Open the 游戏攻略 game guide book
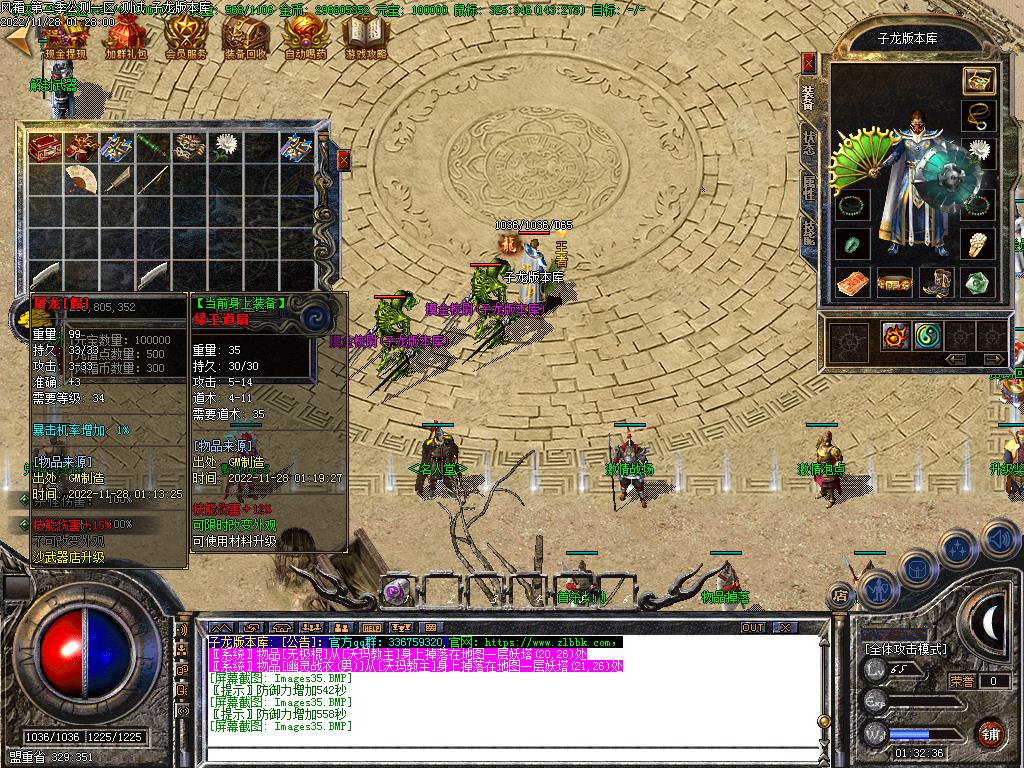Viewport: 1024px width, 768px height. (364, 39)
